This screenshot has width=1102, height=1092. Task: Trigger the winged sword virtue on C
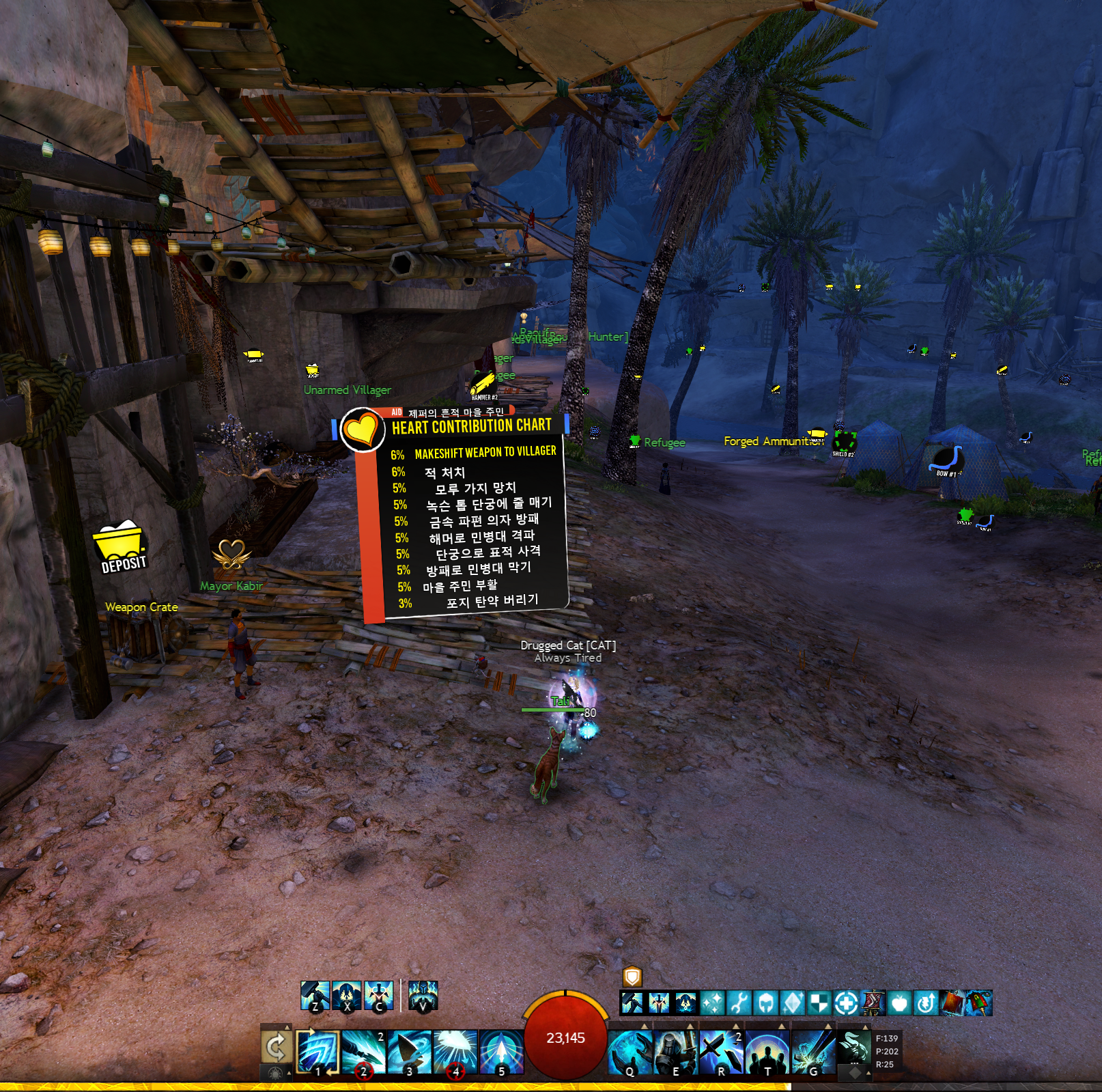pos(379,996)
